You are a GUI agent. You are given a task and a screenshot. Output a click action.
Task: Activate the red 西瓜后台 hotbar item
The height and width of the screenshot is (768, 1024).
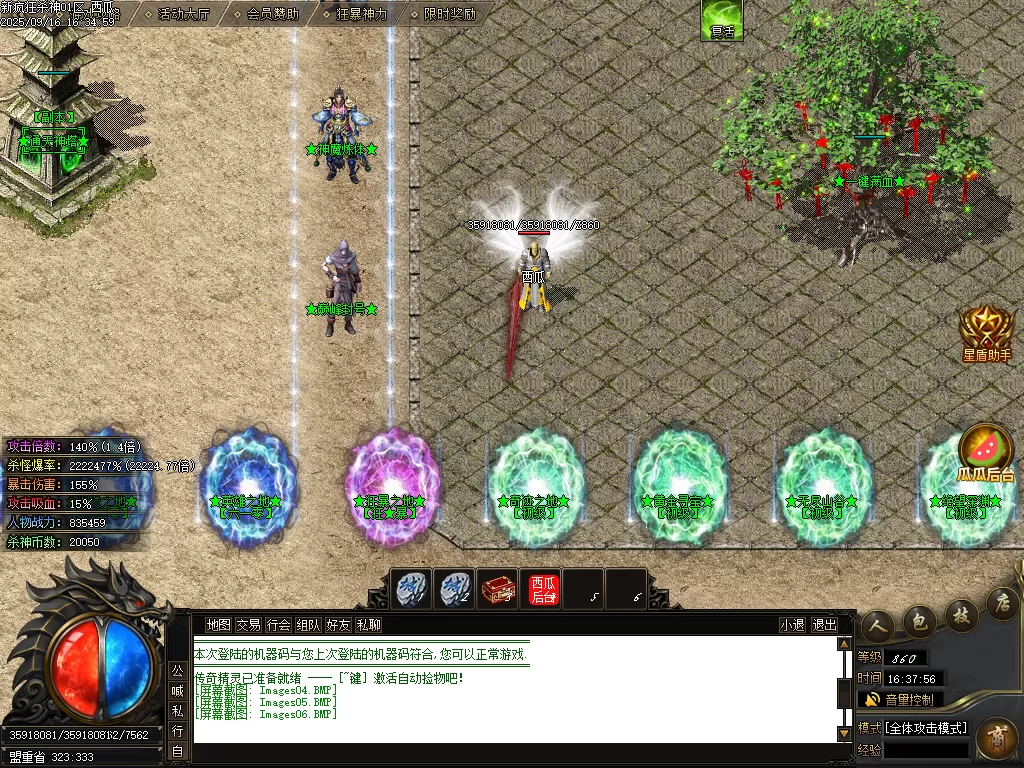click(x=543, y=589)
